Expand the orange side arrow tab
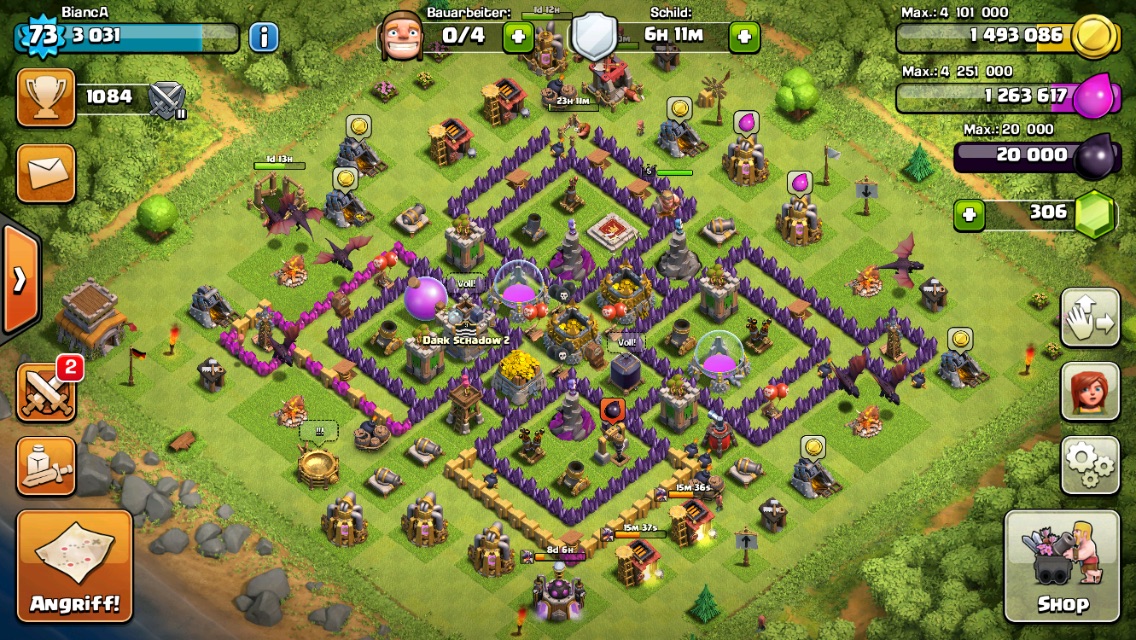This screenshot has width=1136, height=640. click(20, 279)
